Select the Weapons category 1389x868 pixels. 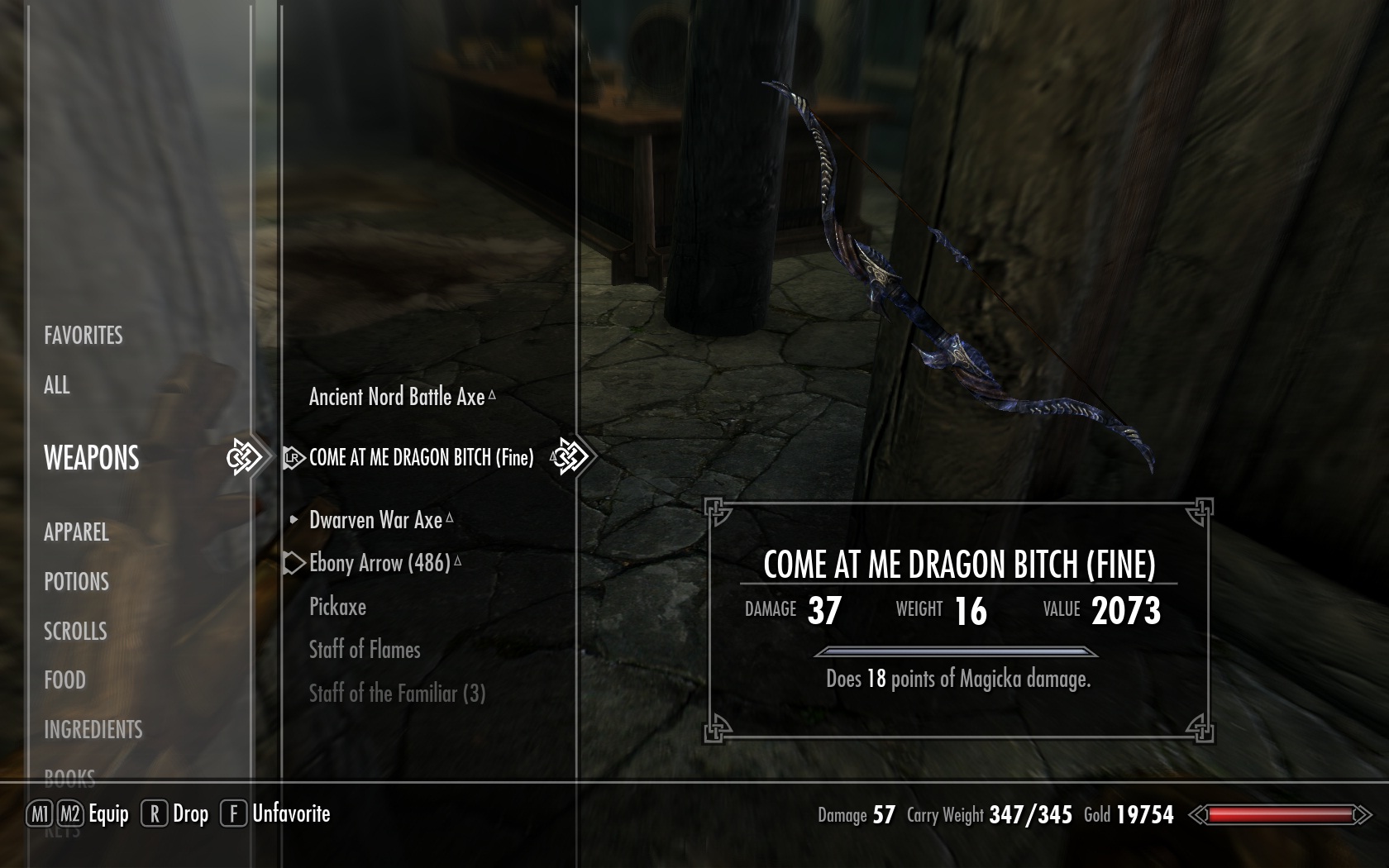[91, 458]
